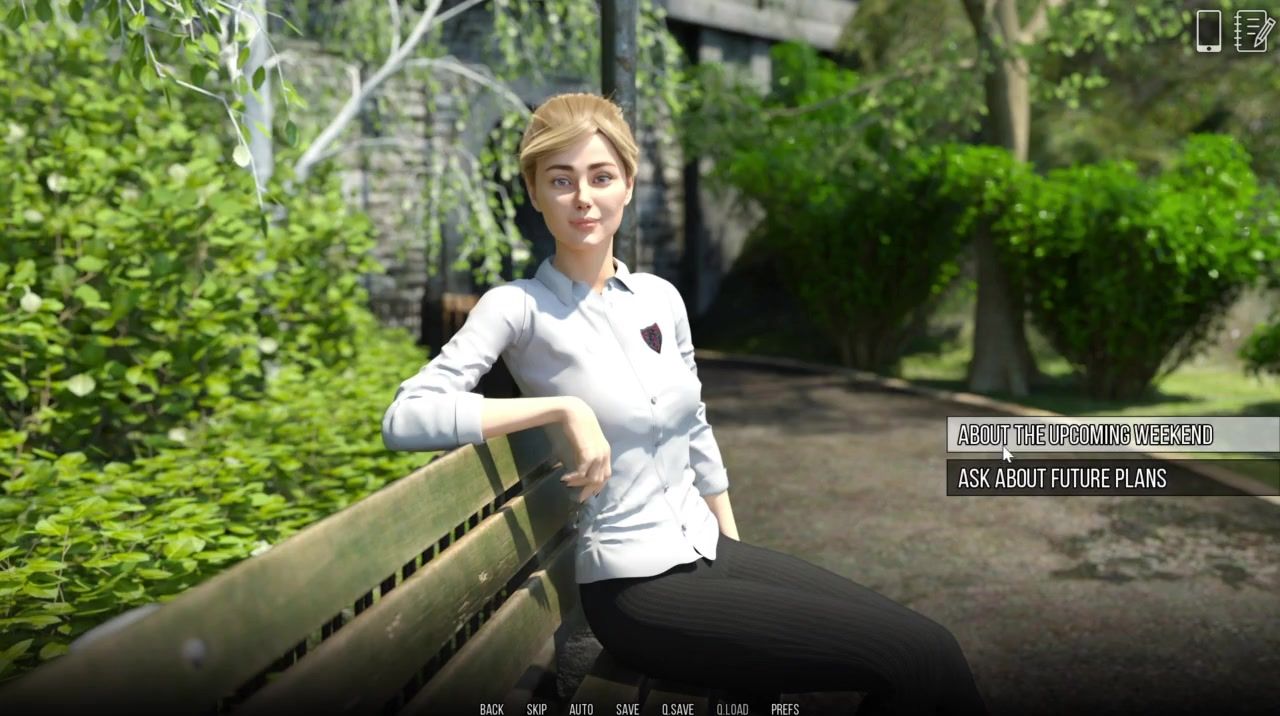Choose "About the upcoming weekend" dialogue option
The width and height of the screenshot is (1280, 716).
click(1085, 435)
